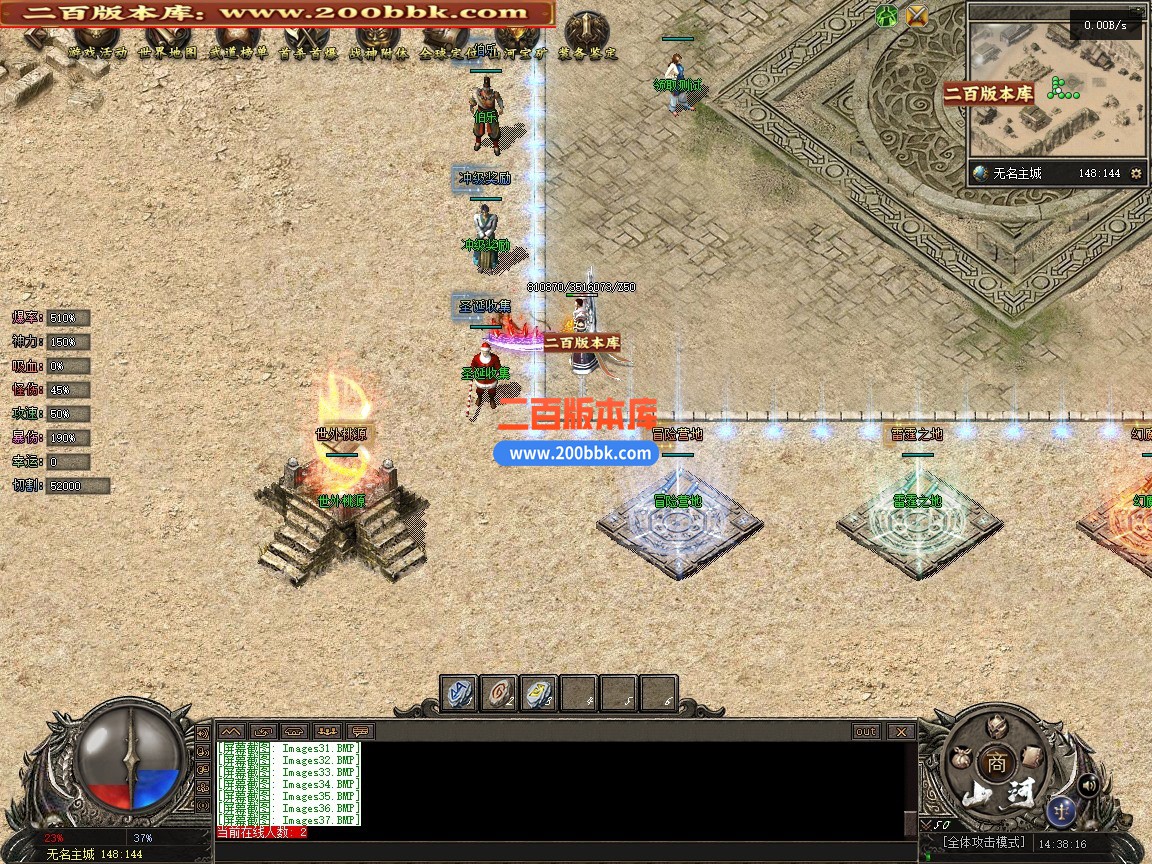Open minimap settings gear icon
This screenshot has width=1152, height=864.
(x=1136, y=173)
